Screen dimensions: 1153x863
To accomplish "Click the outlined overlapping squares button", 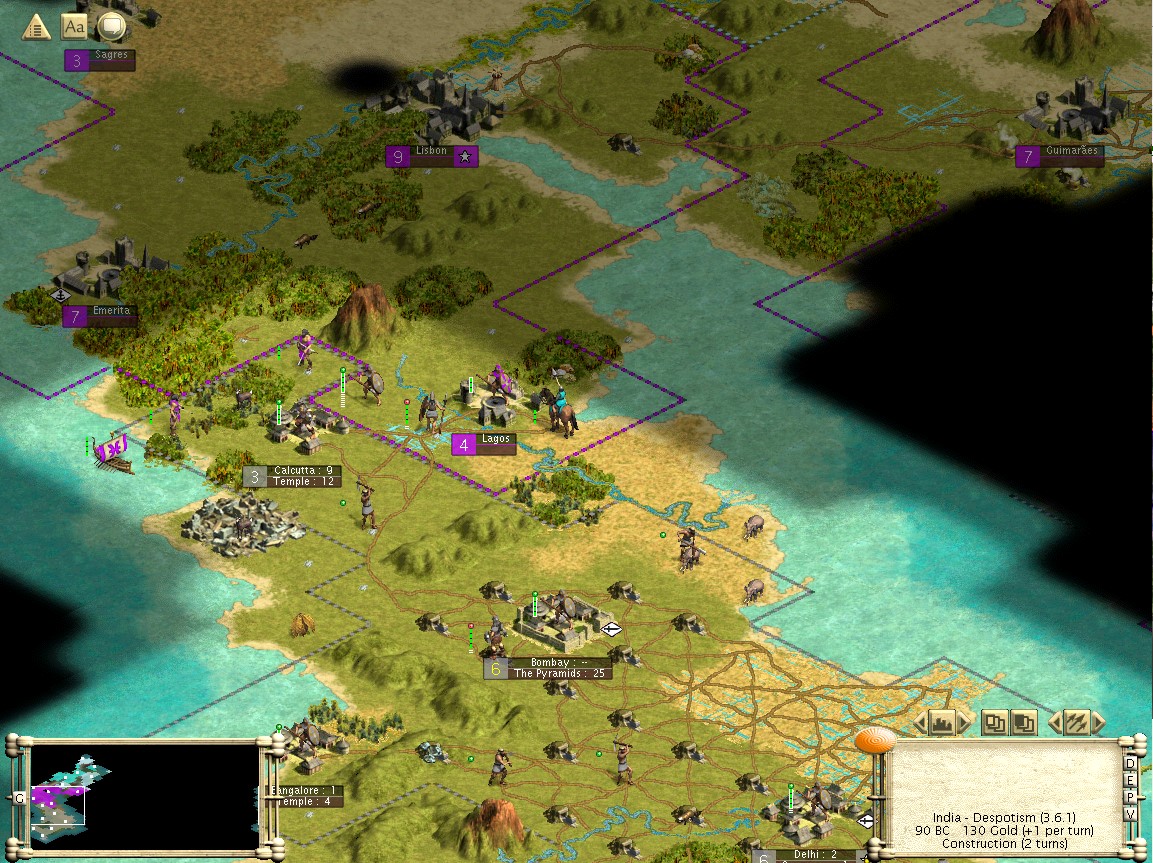I will [x=994, y=722].
